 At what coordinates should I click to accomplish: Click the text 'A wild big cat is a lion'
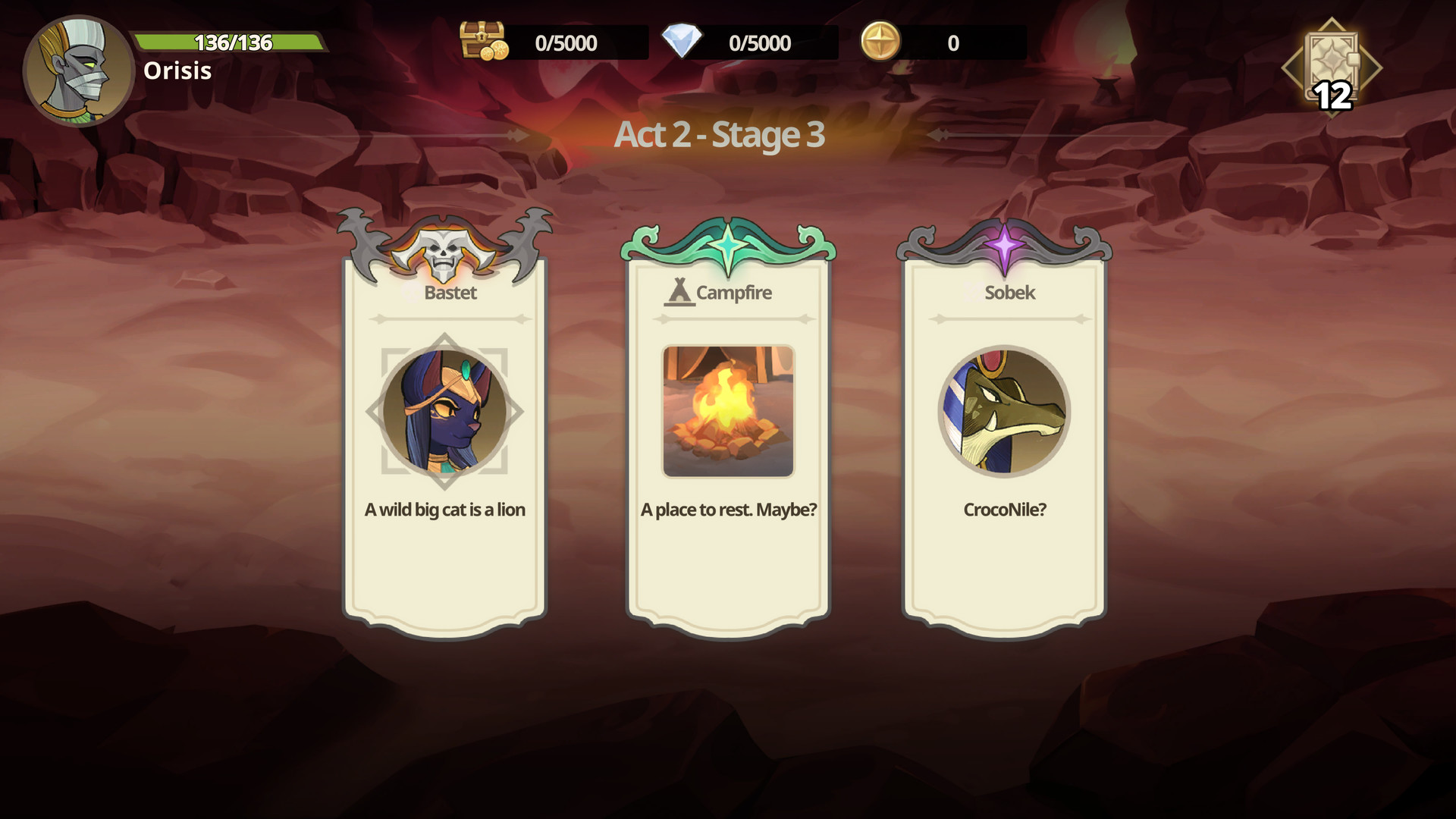point(445,510)
